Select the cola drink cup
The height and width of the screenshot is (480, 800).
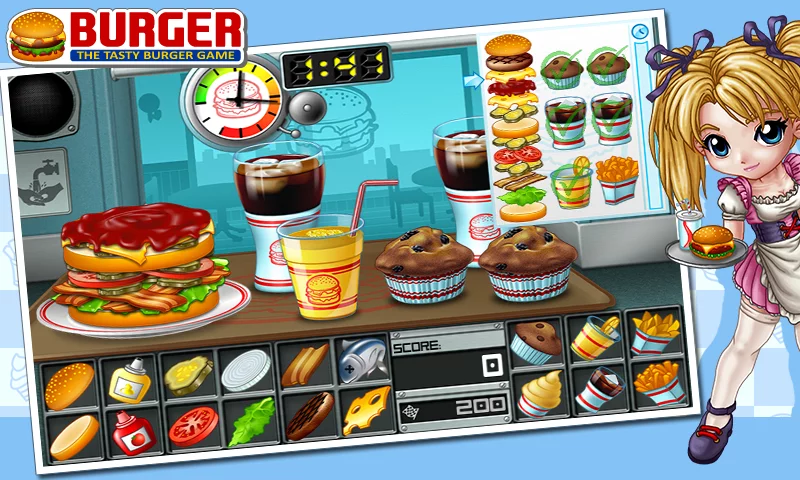[599, 388]
